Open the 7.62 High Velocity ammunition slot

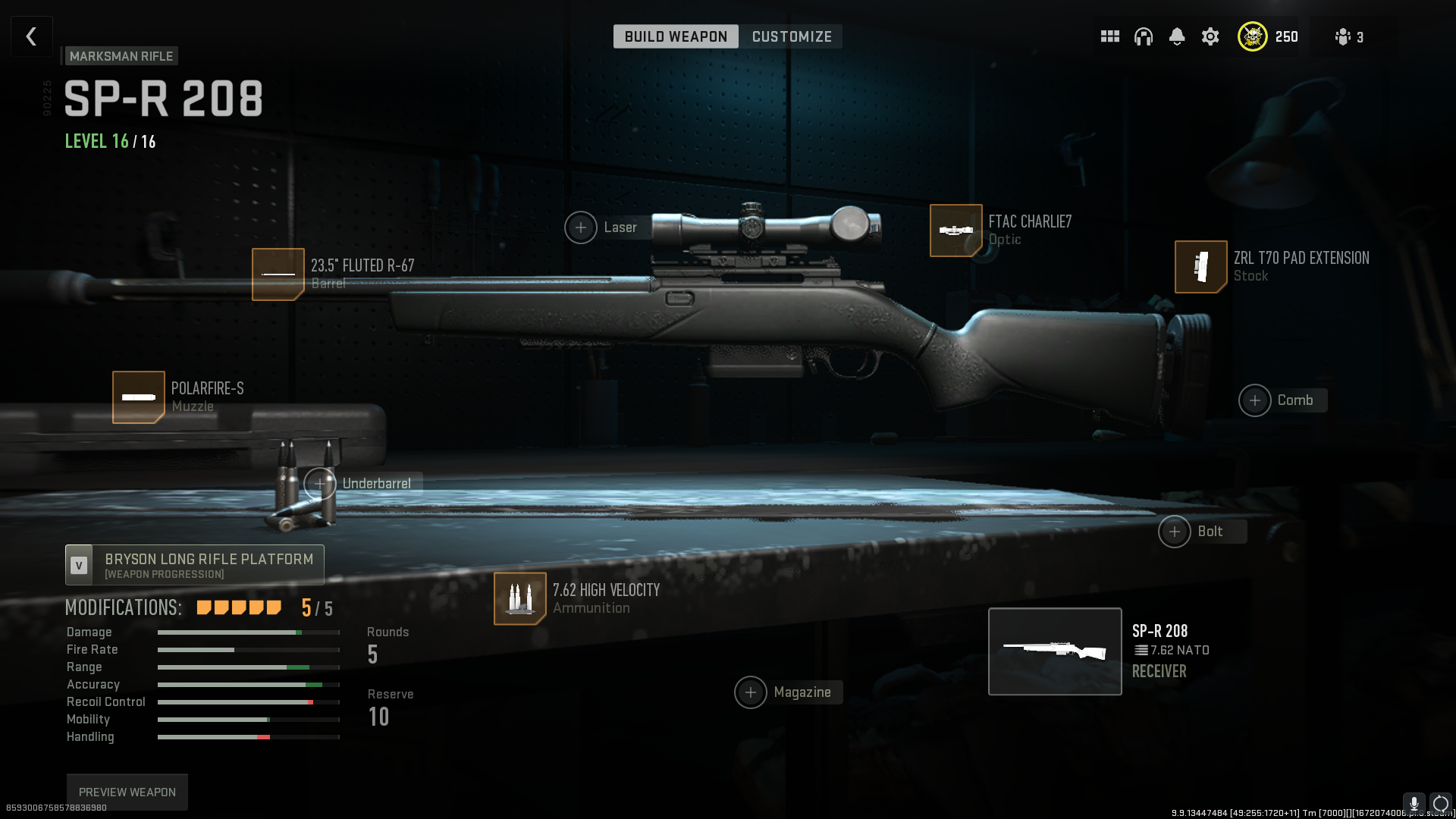[x=520, y=598]
